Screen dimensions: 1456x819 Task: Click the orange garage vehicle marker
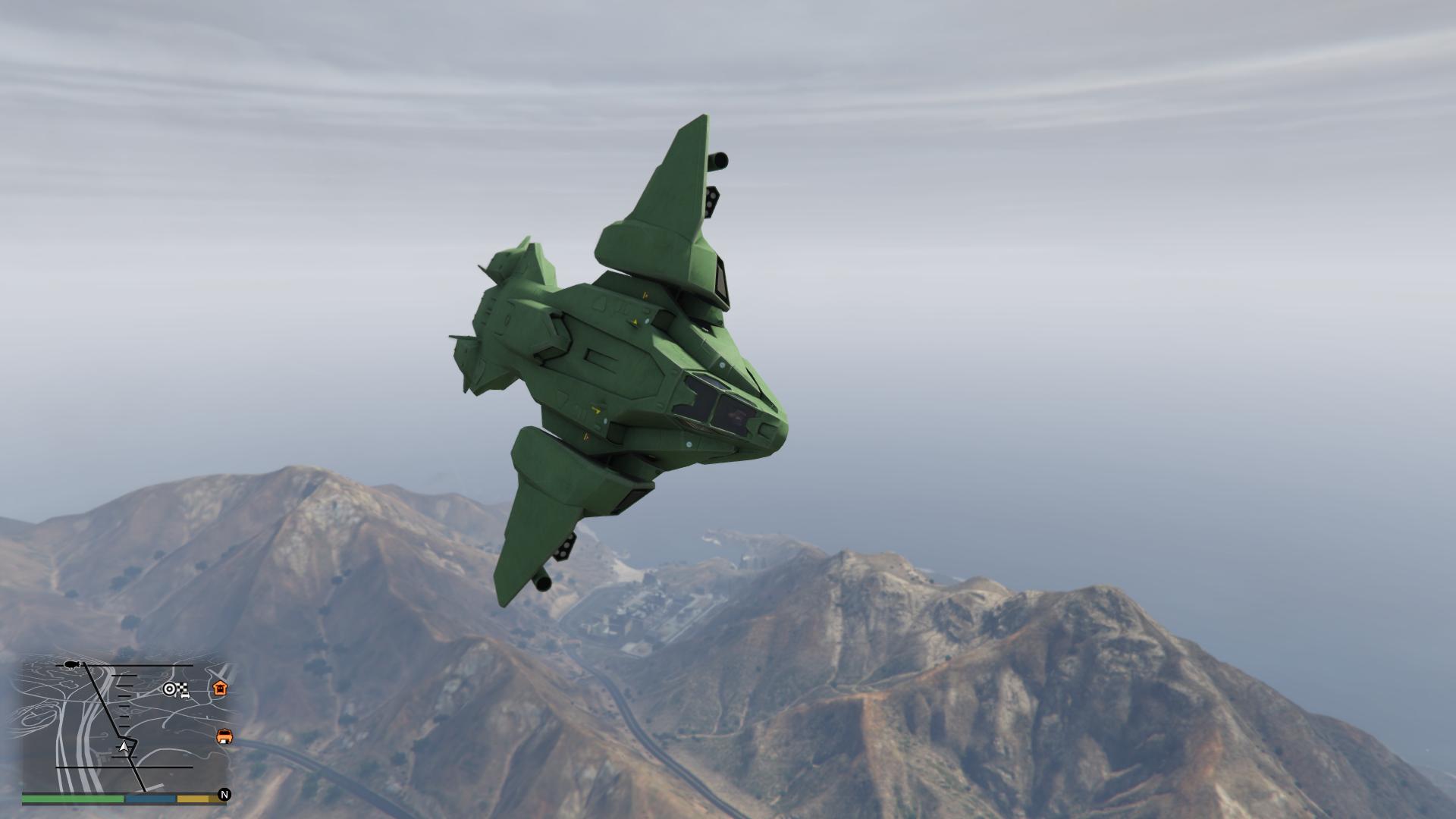tap(224, 736)
